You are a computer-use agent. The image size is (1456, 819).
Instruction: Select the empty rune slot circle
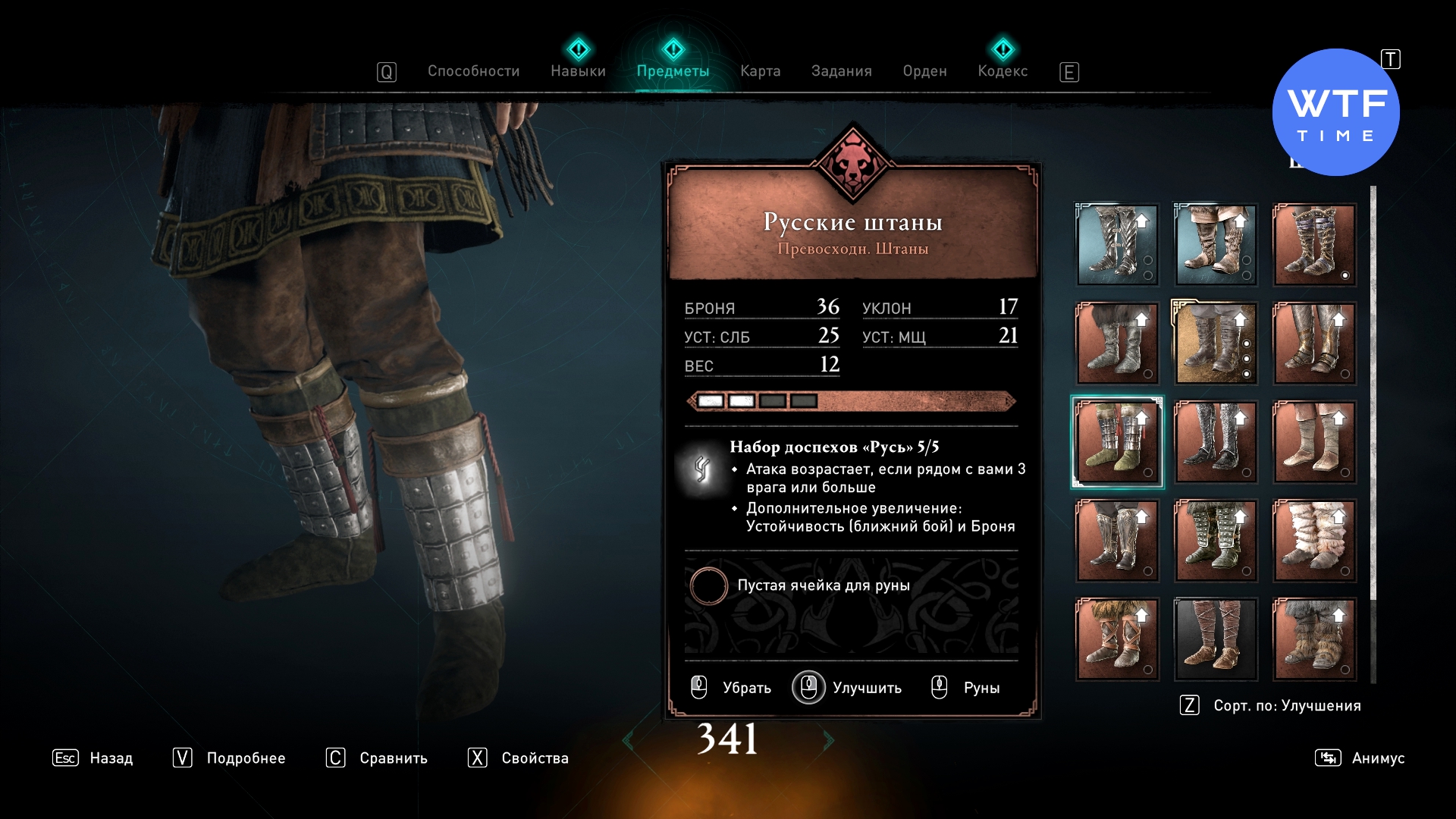708,585
